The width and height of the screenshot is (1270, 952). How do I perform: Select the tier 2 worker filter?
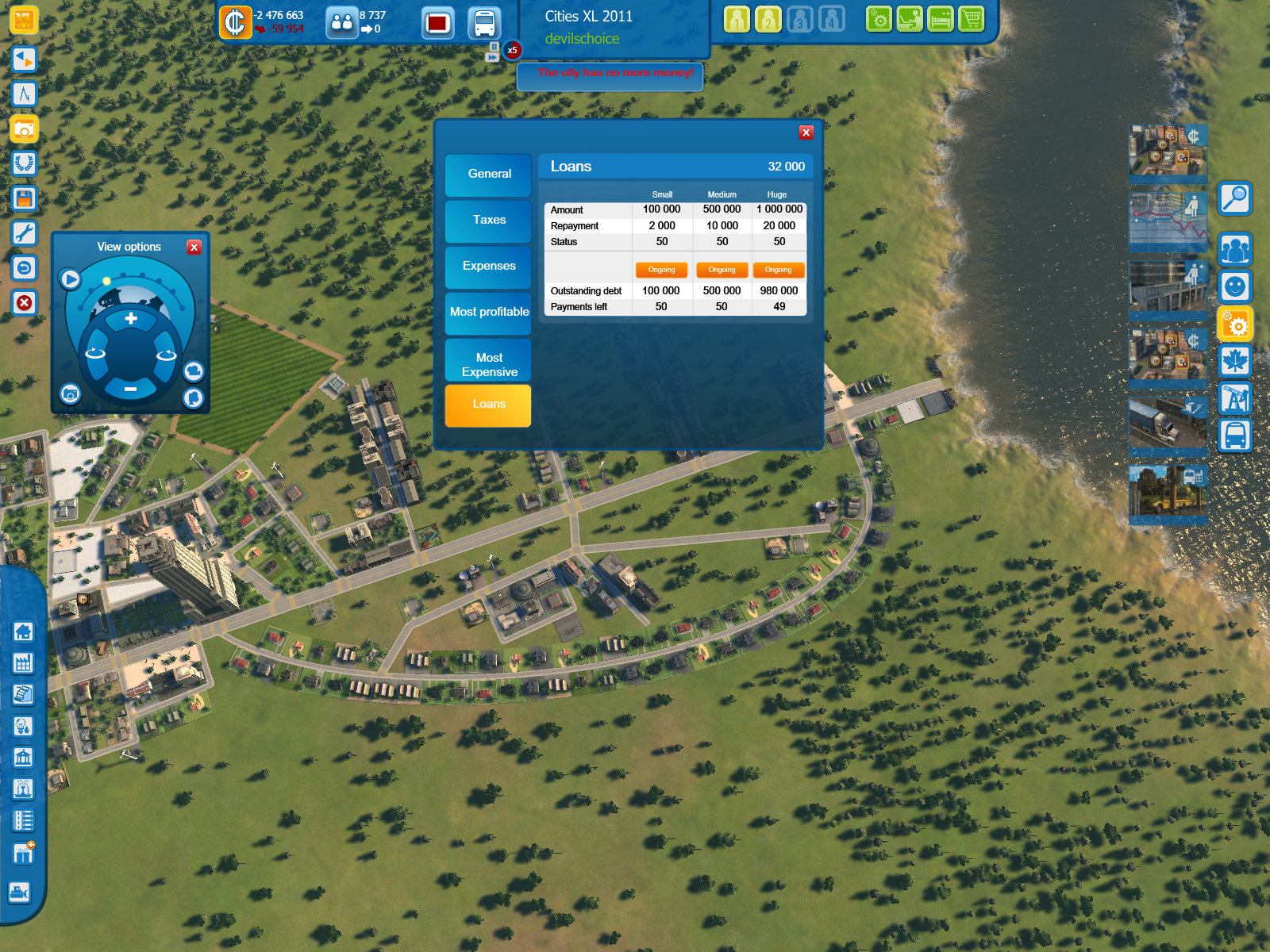coord(767,19)
